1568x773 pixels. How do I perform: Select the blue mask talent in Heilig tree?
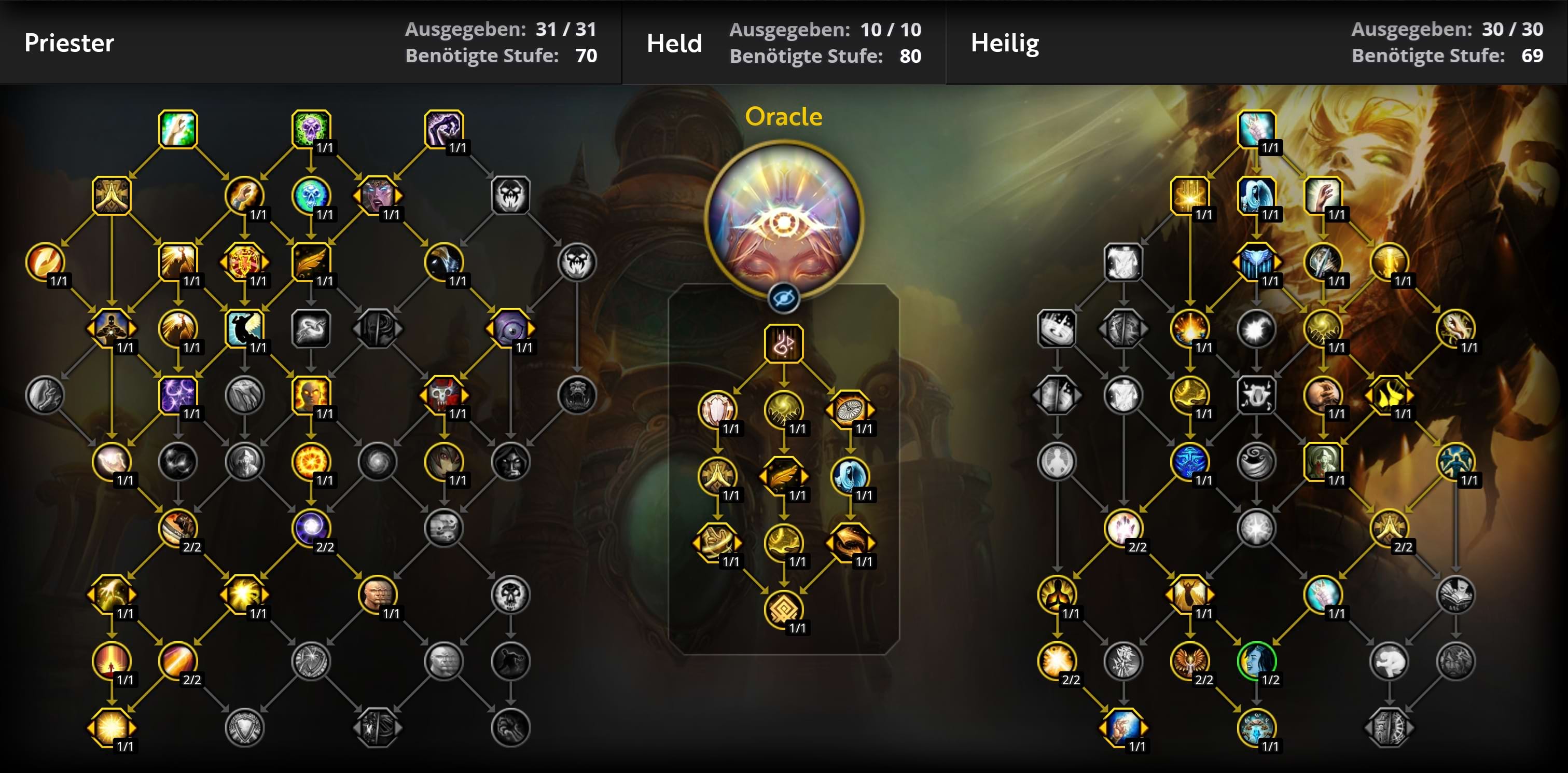pyautogui.click(x=1190, y=461)
